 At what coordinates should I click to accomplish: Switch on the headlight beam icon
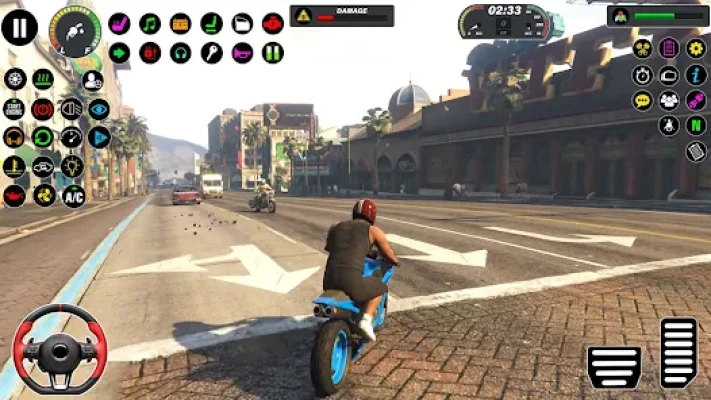[x=71, y=109]
